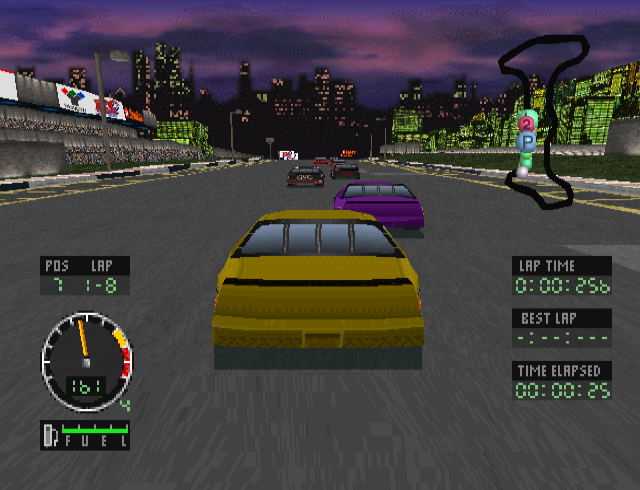Select the blue P marker on the track map
Screen dimensions: 640x490
[x=527, y=142]
